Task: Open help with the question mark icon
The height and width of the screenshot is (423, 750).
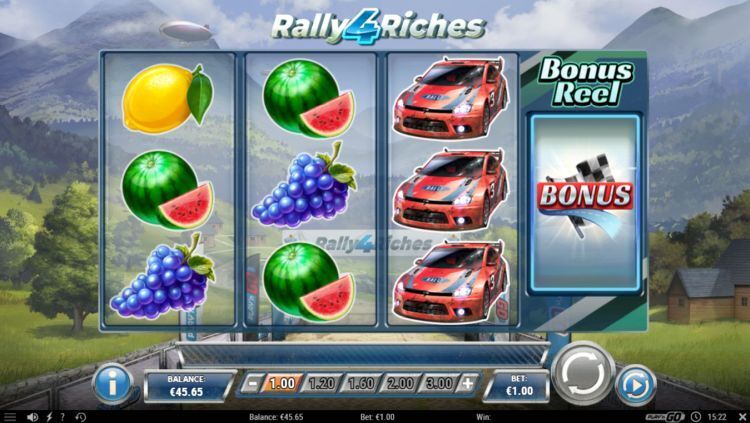Action: [63, 416]
